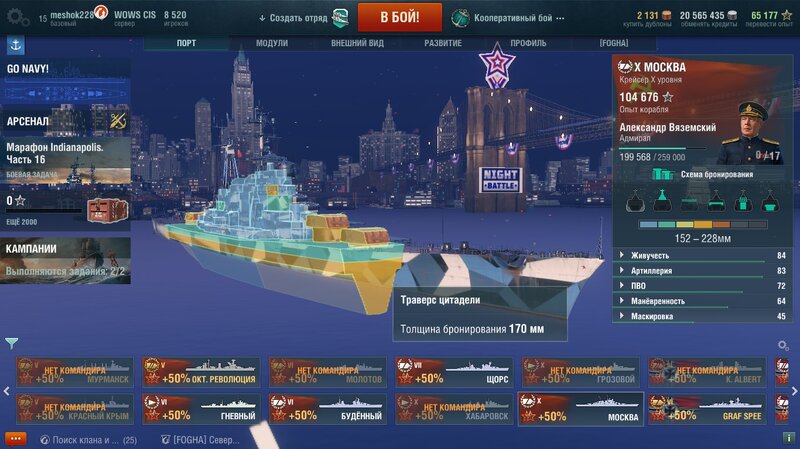Screen dimensions: 800x449
Task: View the Марафон Indianapolis combat mission
Action: pos(65,160)
